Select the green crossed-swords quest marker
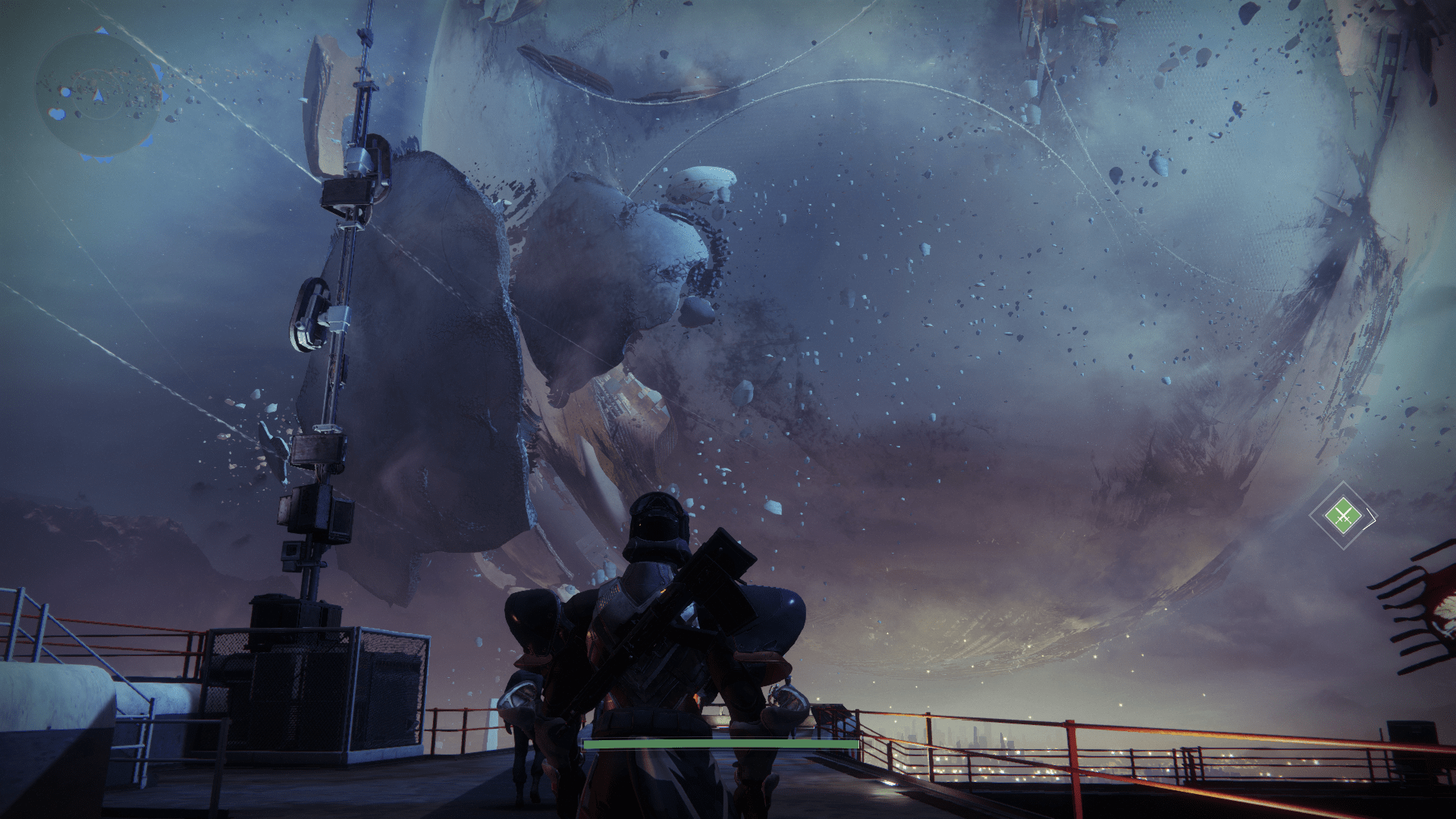1456x819 pixels. 1343,515
